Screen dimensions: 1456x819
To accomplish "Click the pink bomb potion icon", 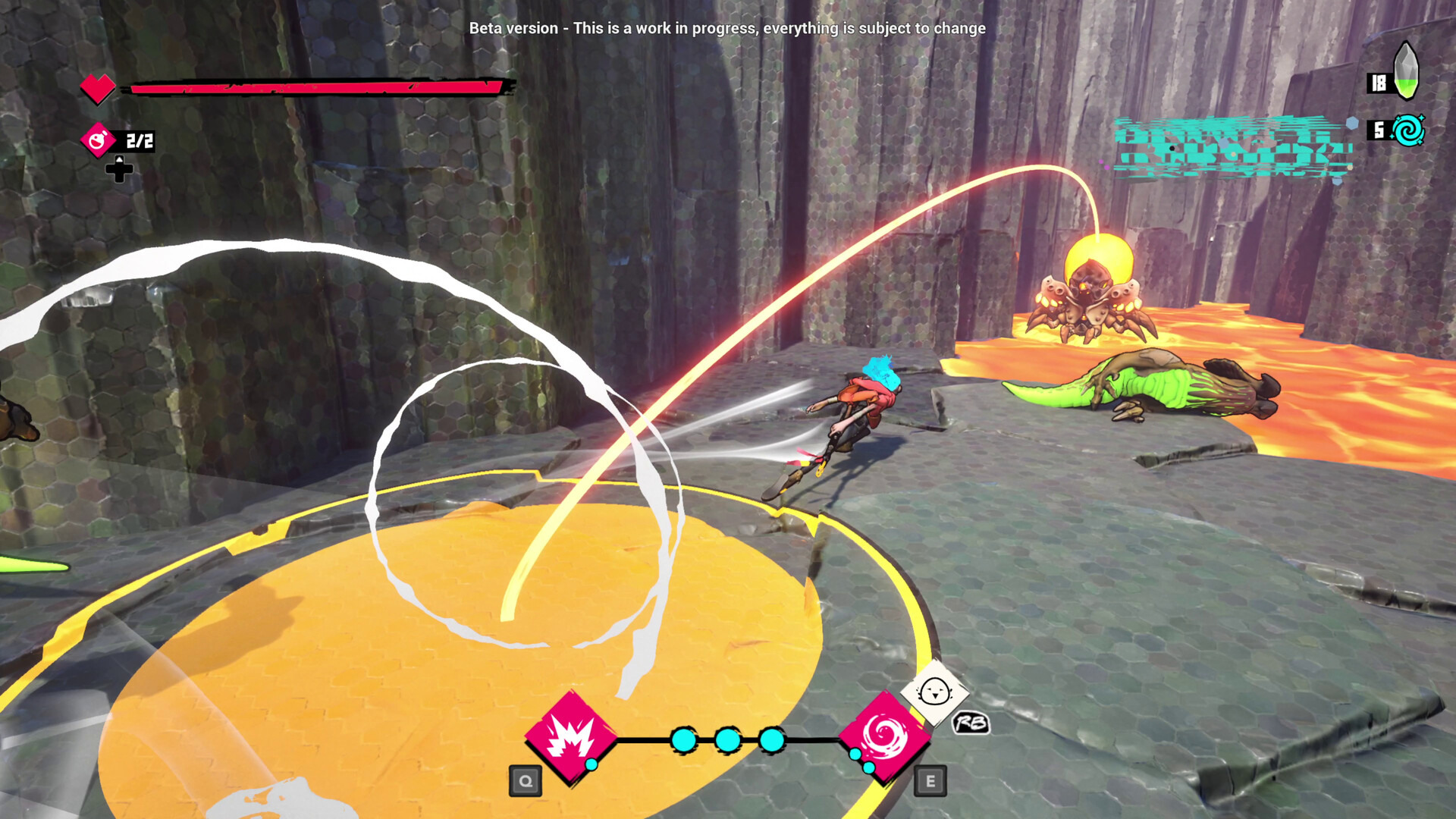I will click(x=99, y=140).
